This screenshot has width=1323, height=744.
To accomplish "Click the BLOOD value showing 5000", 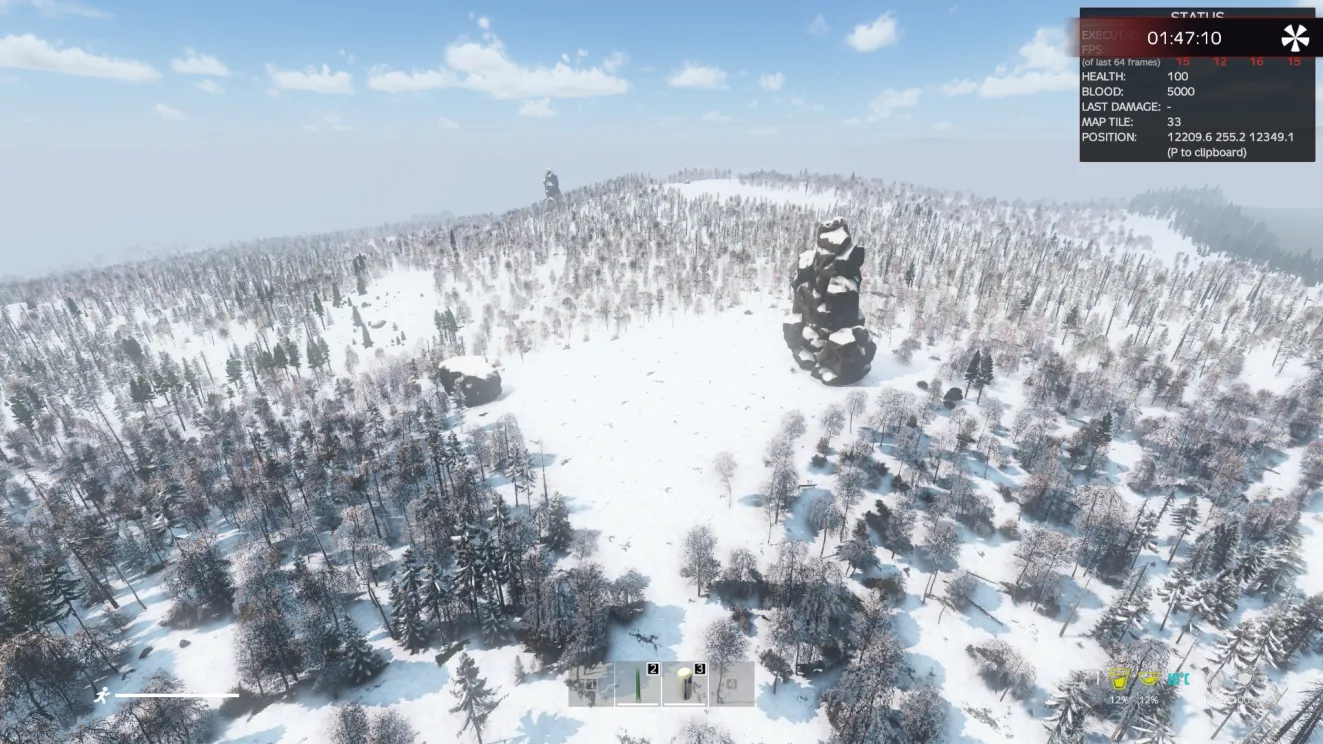I will tap(1181, 91).
